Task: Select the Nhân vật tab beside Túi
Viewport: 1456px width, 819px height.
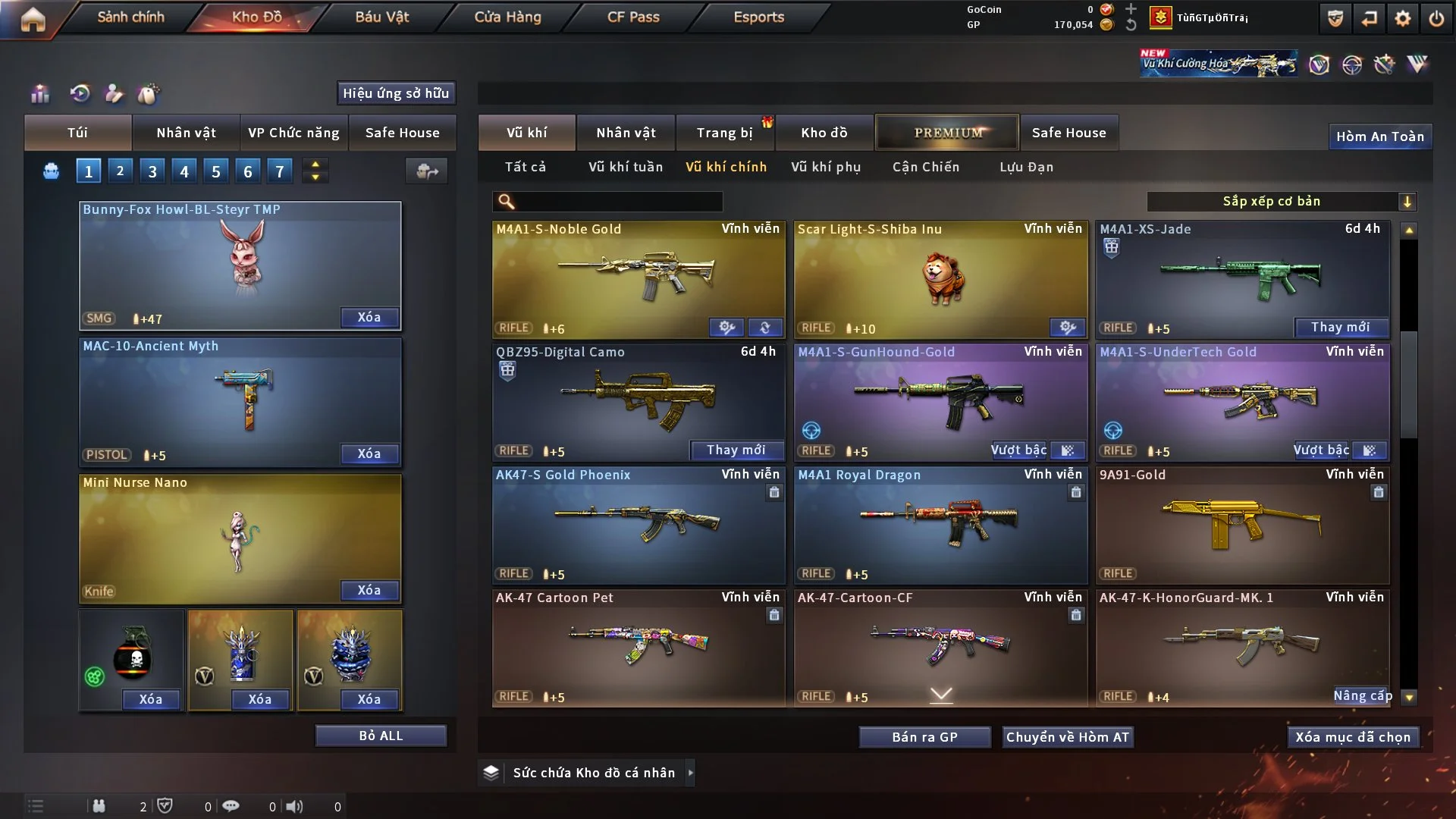Action: pos(186,133)
